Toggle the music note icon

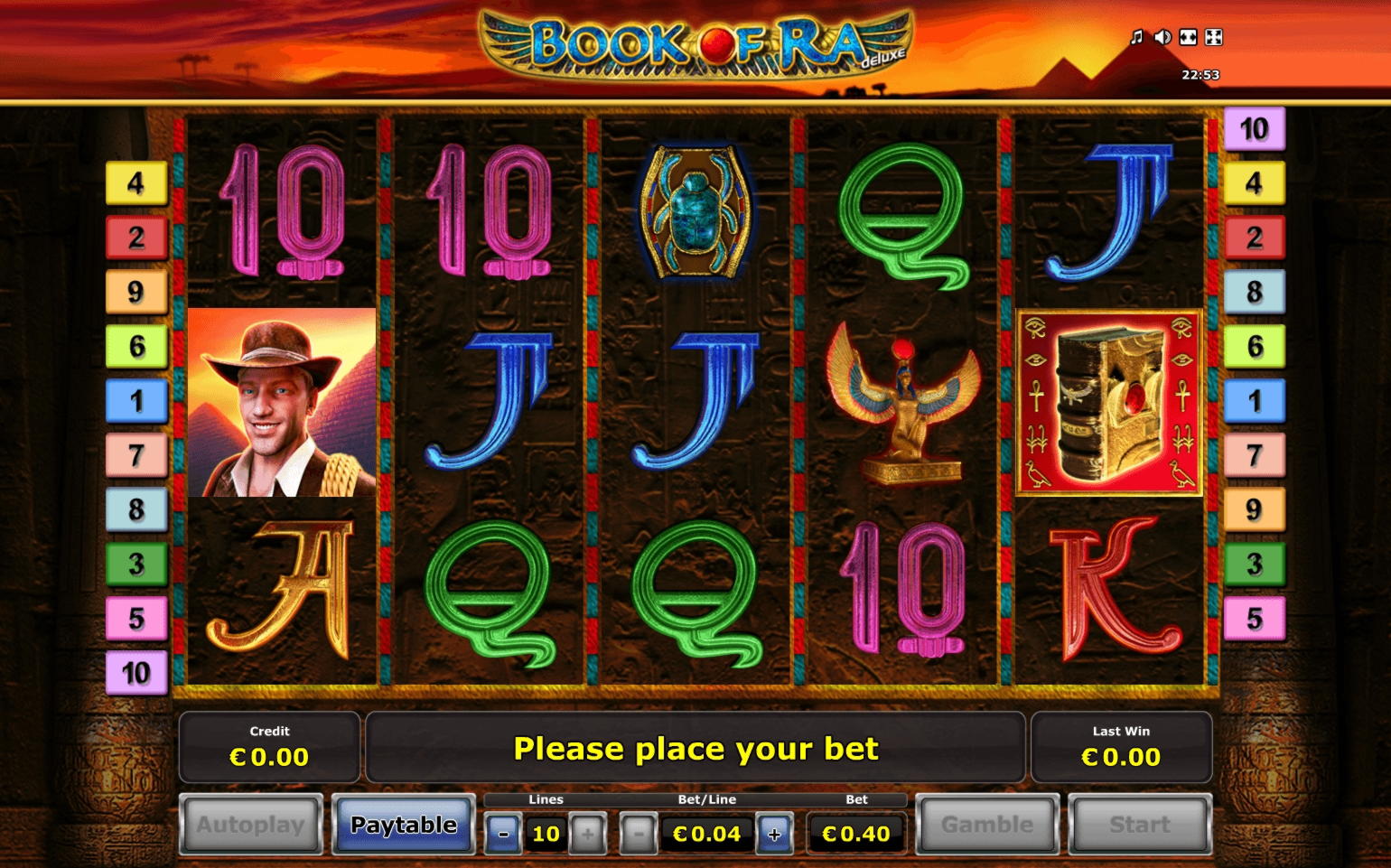pyautogui.click(x=1137, y=37)
